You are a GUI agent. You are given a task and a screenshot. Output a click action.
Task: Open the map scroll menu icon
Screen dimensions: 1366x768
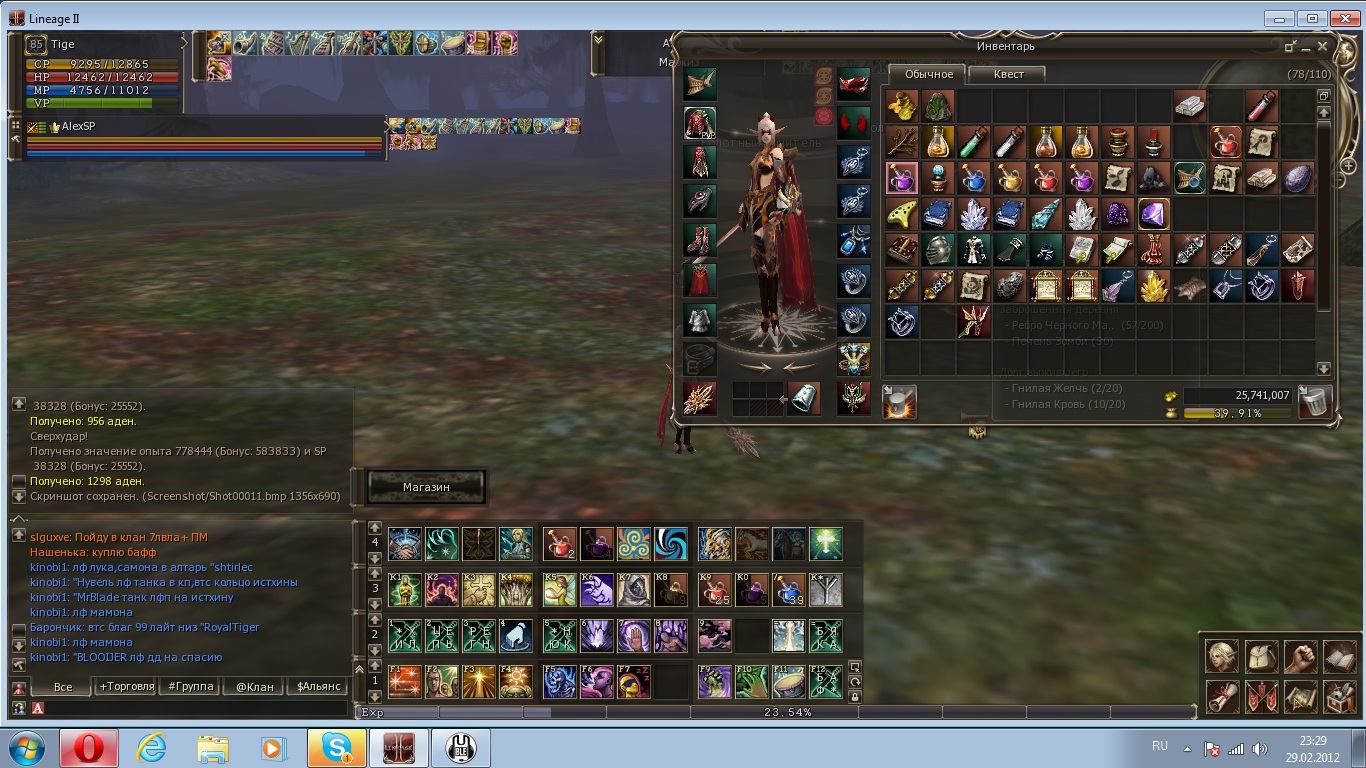click(1300, 696)
